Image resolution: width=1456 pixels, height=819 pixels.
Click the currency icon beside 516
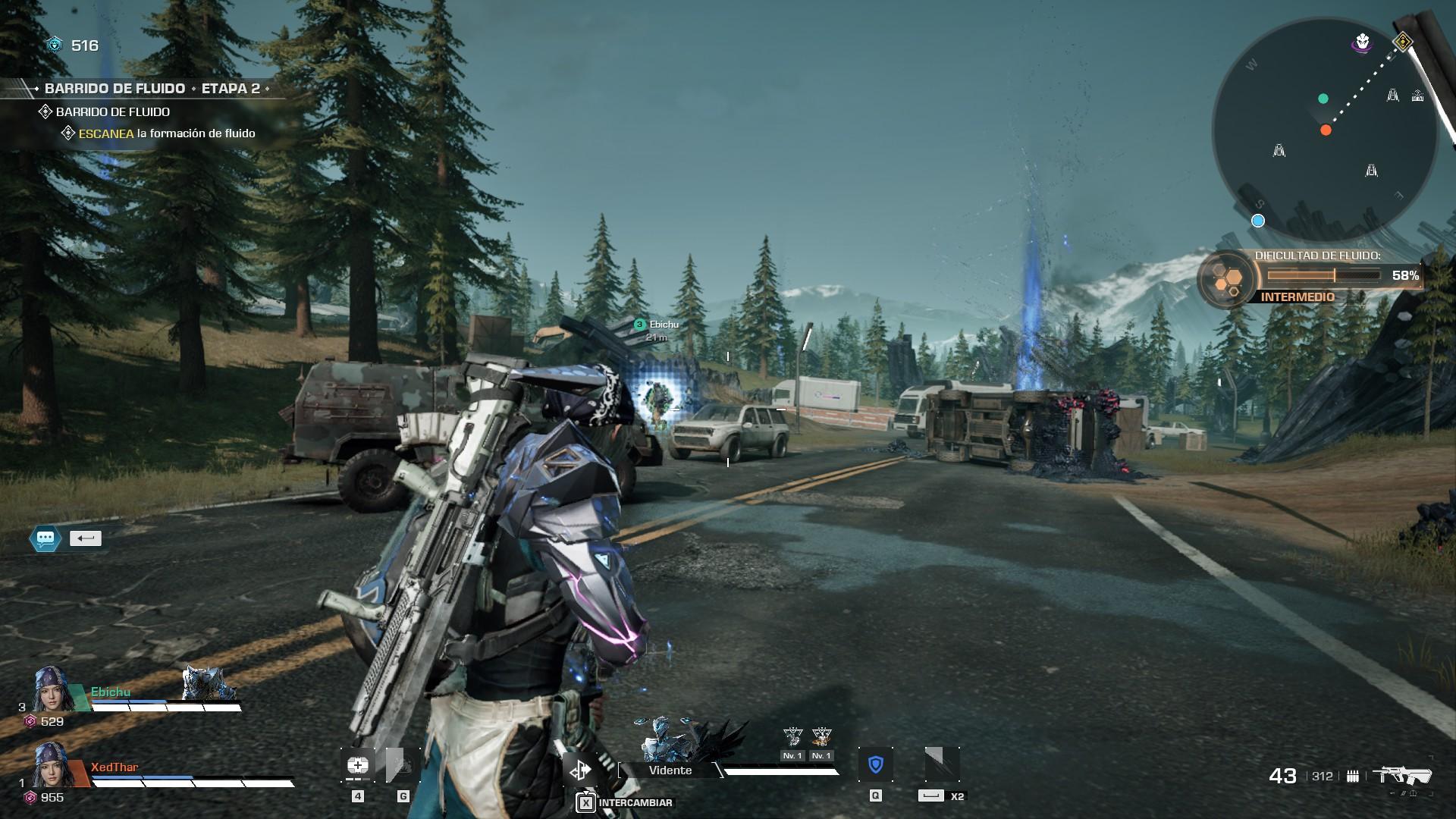pyautogui.click(x=55, y=45)
